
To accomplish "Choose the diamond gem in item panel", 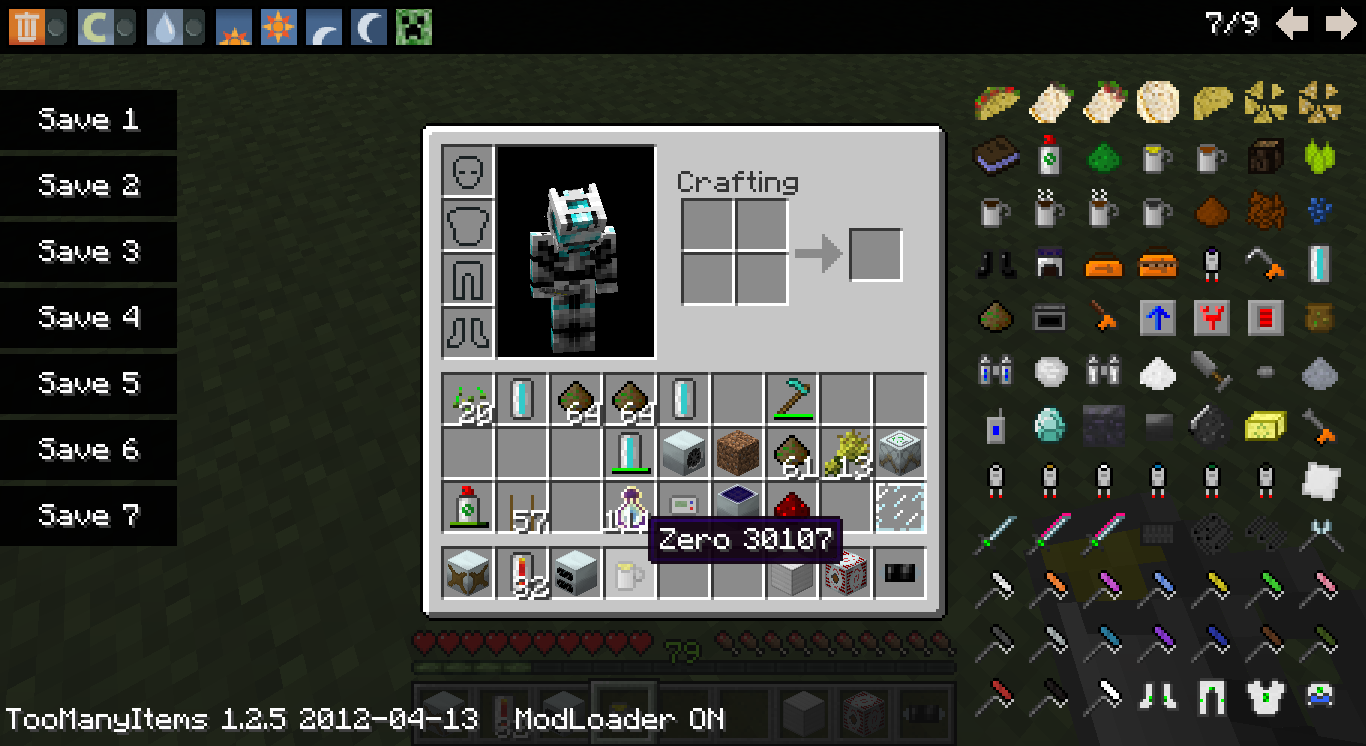I will (x=1049, y=426).
